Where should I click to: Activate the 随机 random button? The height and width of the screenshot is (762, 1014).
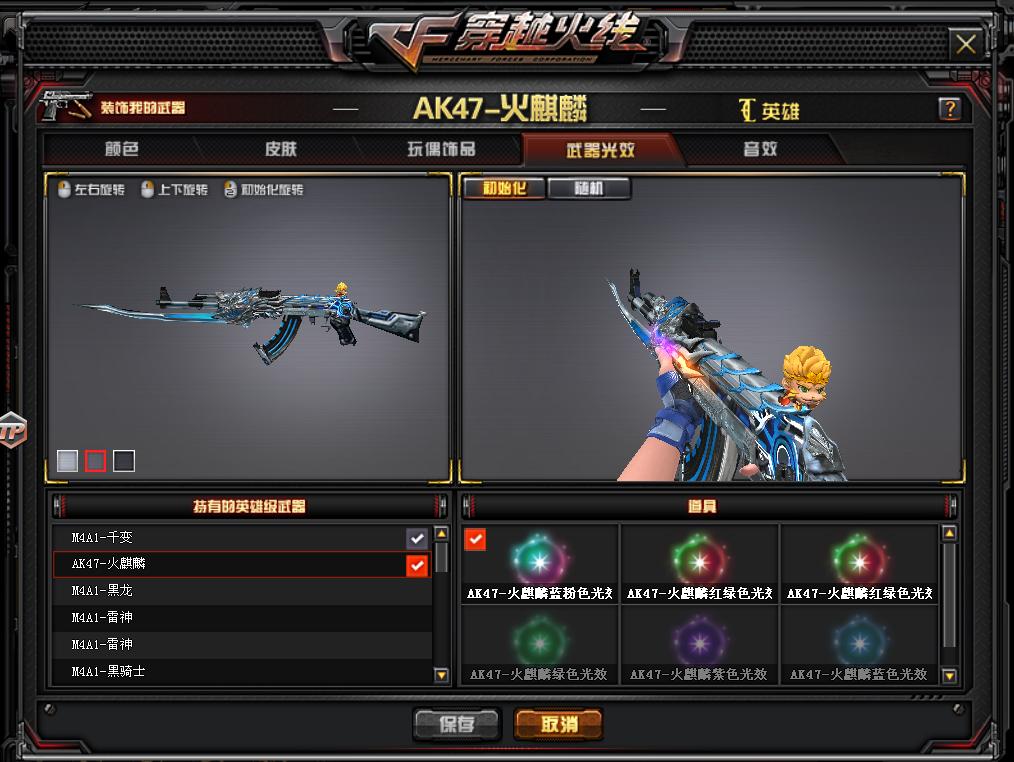[x=588, y=188]
